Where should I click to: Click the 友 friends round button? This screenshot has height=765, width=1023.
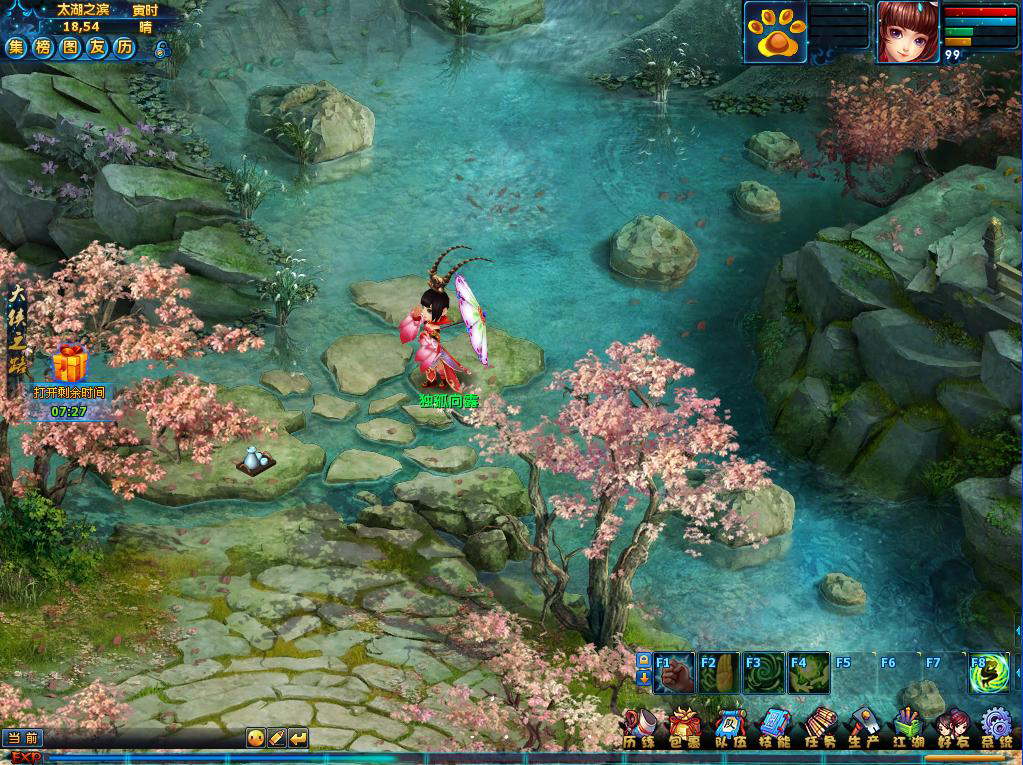(x=97, y=48)
